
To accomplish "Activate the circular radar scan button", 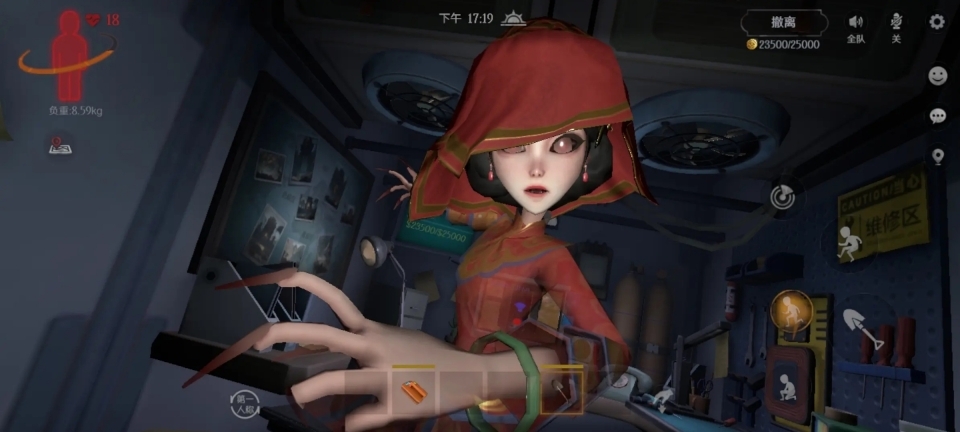I will (x=783, y=196).
